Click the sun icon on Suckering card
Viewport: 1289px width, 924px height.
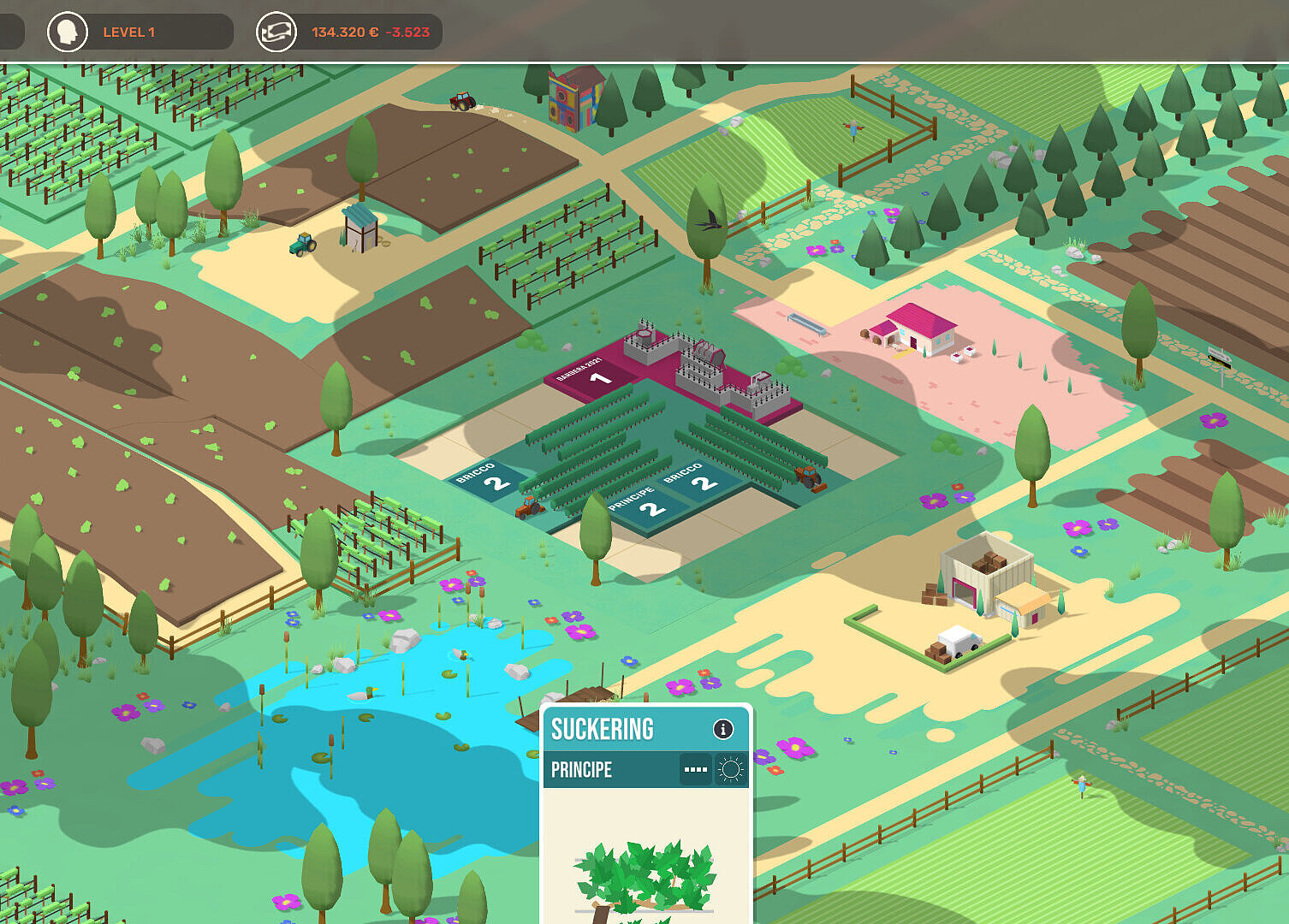pyautogui.click(x=731, y=770)
